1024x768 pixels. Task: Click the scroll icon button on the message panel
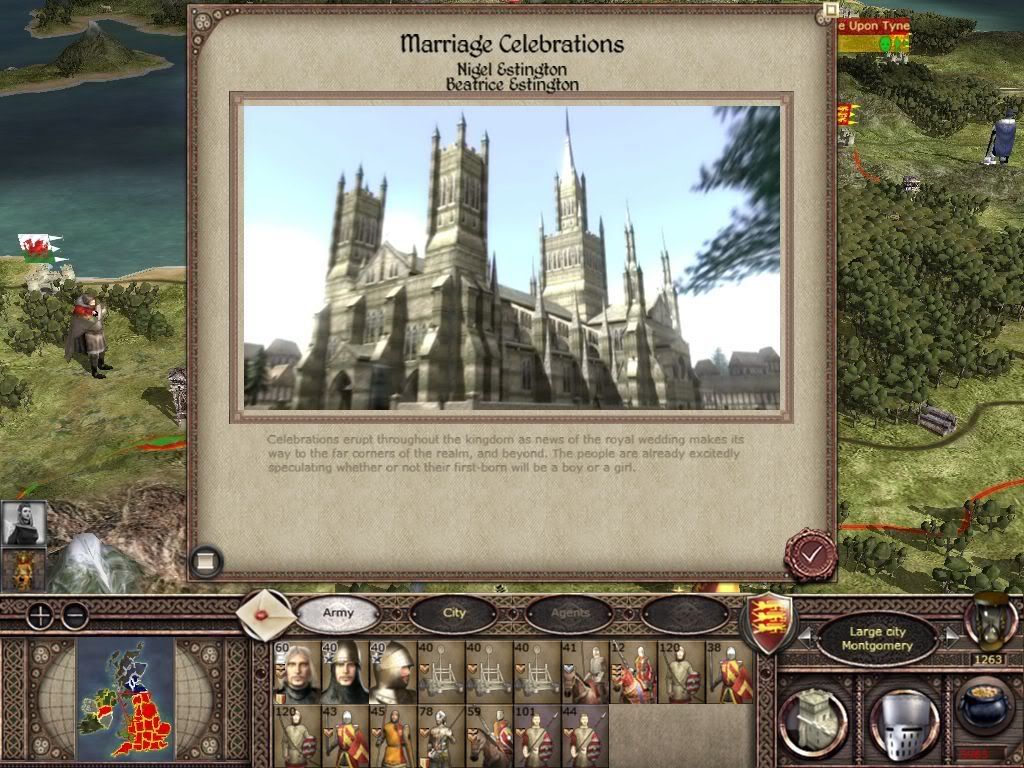pos(205,561)
